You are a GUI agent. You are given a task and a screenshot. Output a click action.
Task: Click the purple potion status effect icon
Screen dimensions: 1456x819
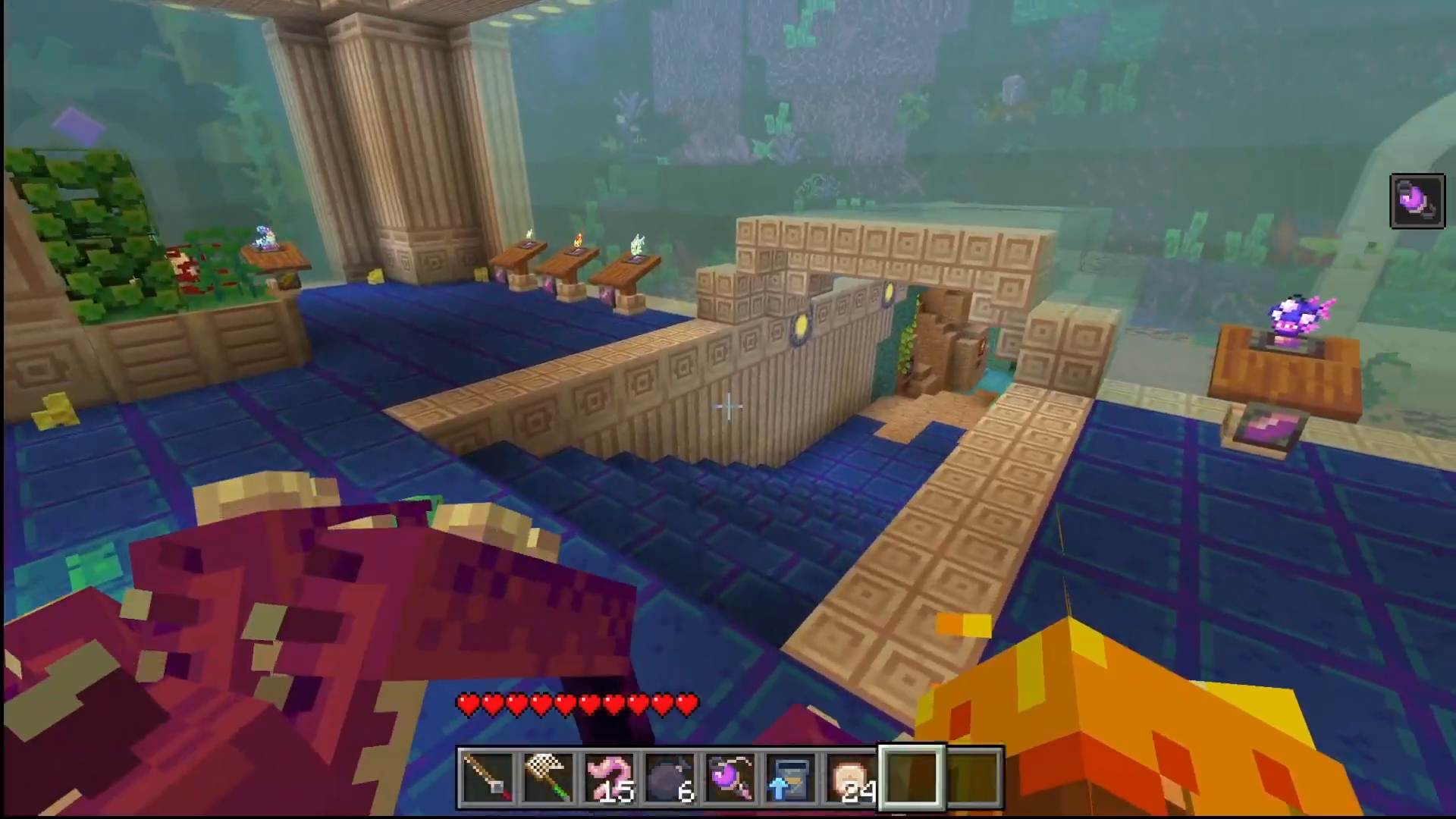[1417, 201]
